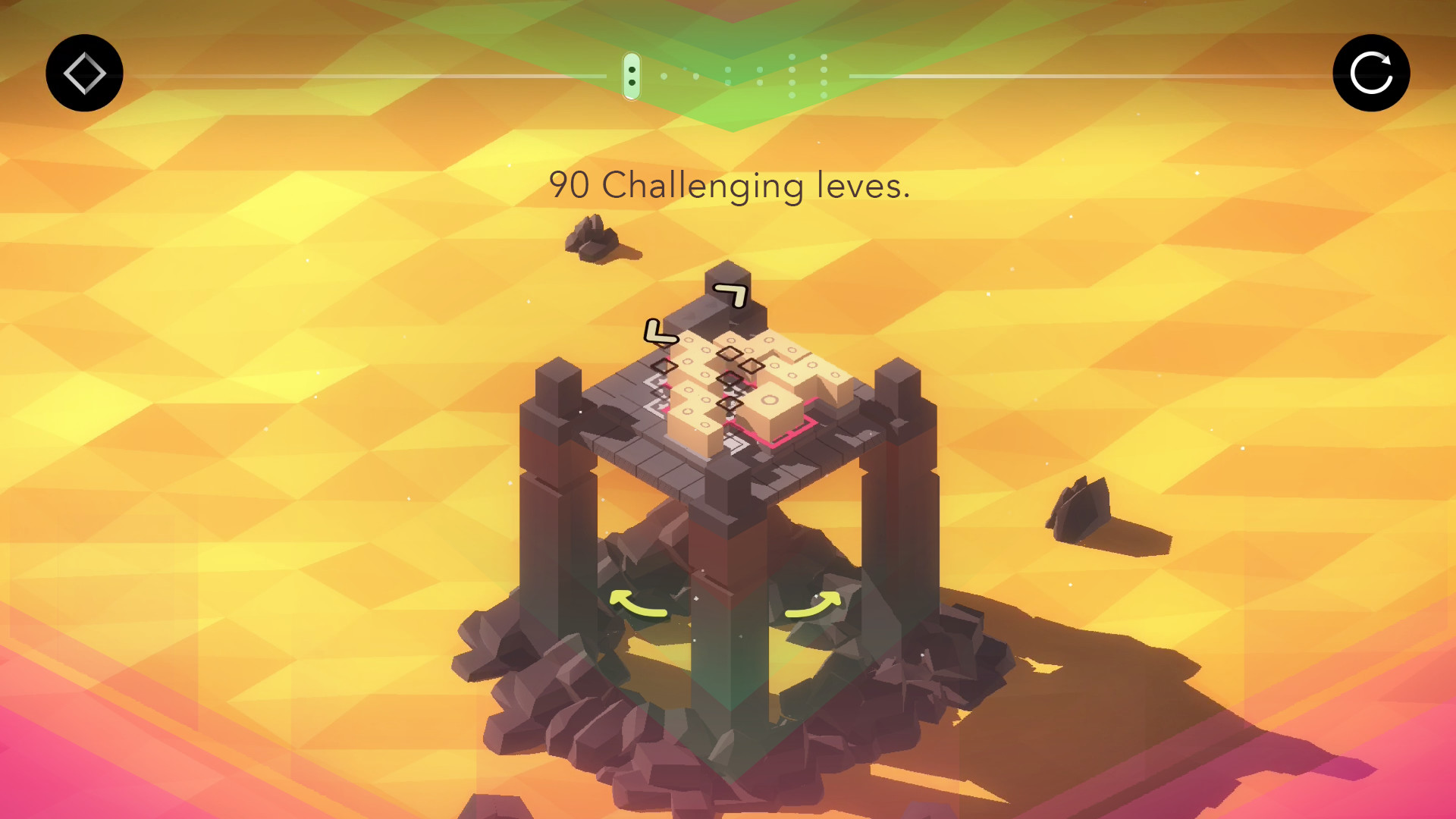Click the first small dot on the progress track
This screenshot has height=819, width=1456.
(664, 77)
